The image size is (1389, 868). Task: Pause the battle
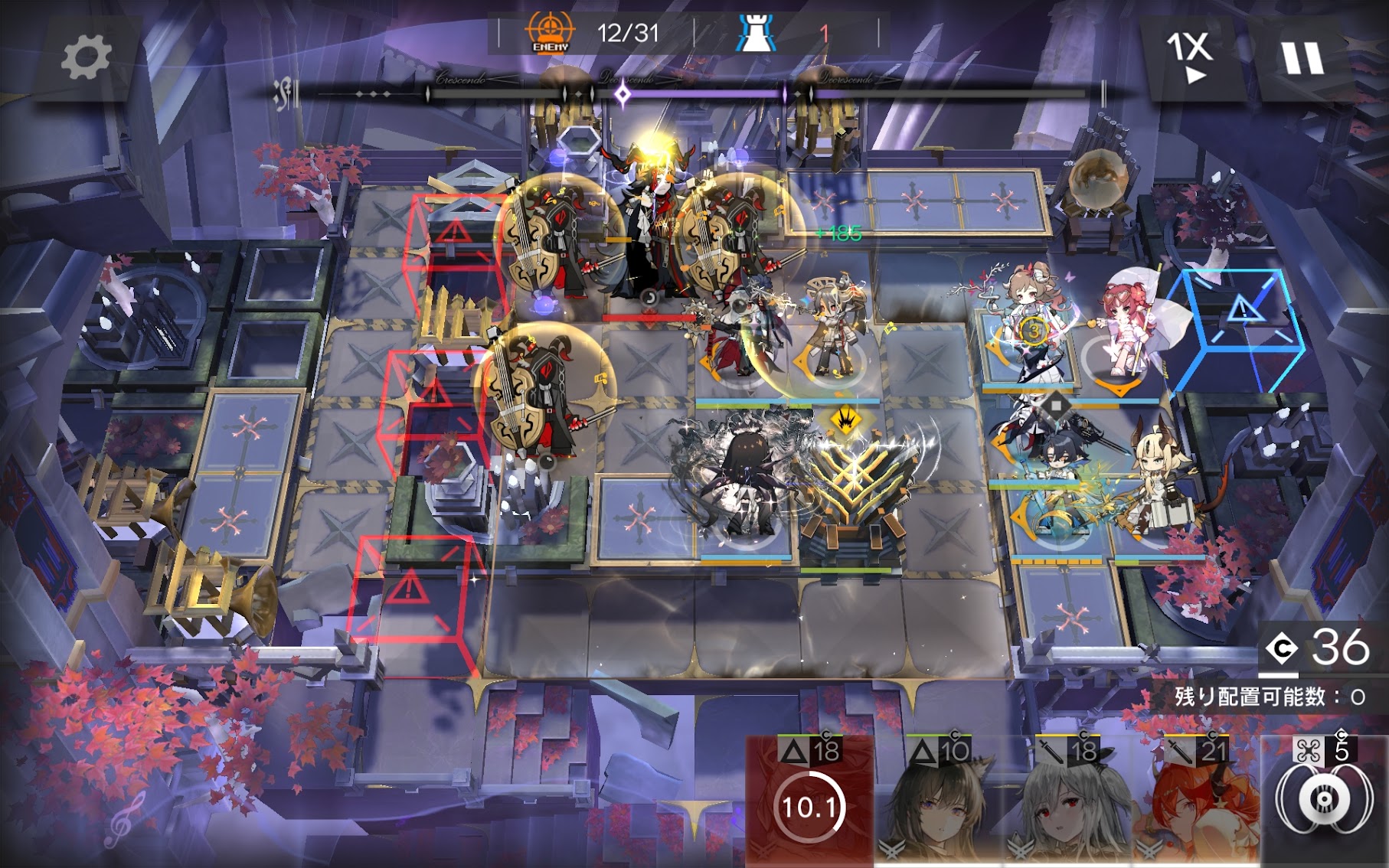pyautogui.click(x=1302, y=58)
